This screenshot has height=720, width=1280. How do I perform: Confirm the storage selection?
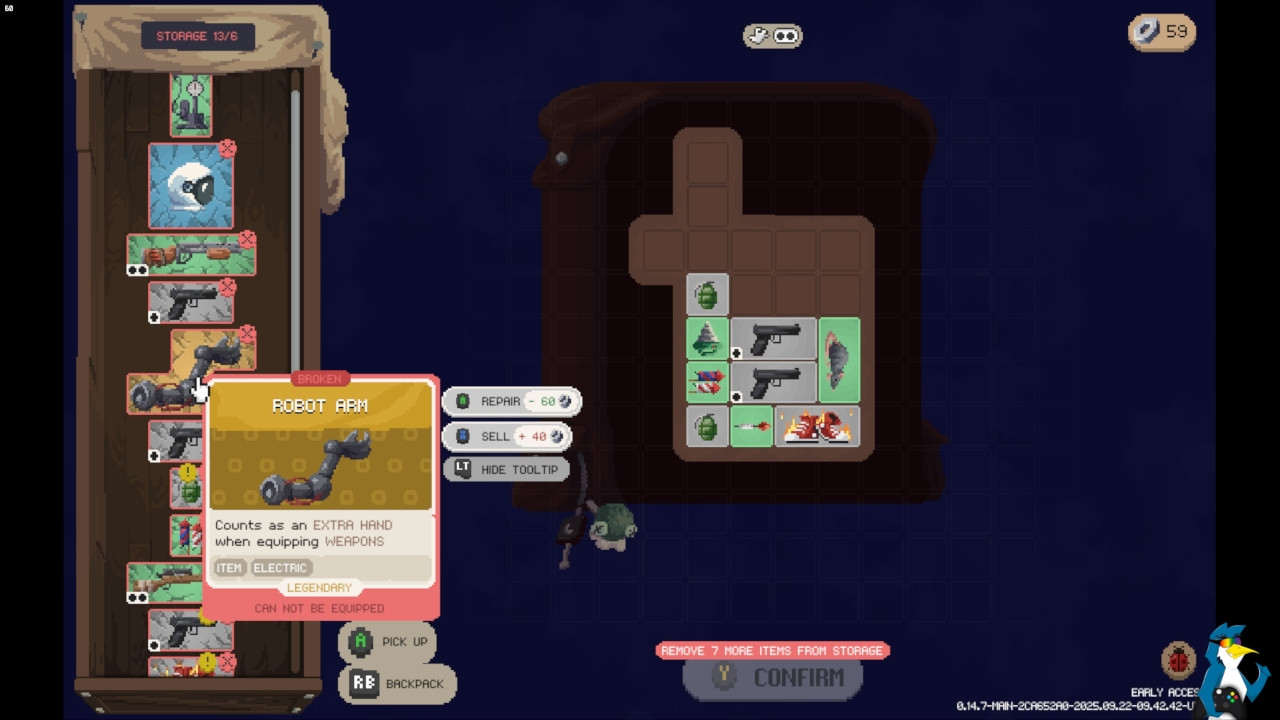pyautogui.click(x=773, y=678)
